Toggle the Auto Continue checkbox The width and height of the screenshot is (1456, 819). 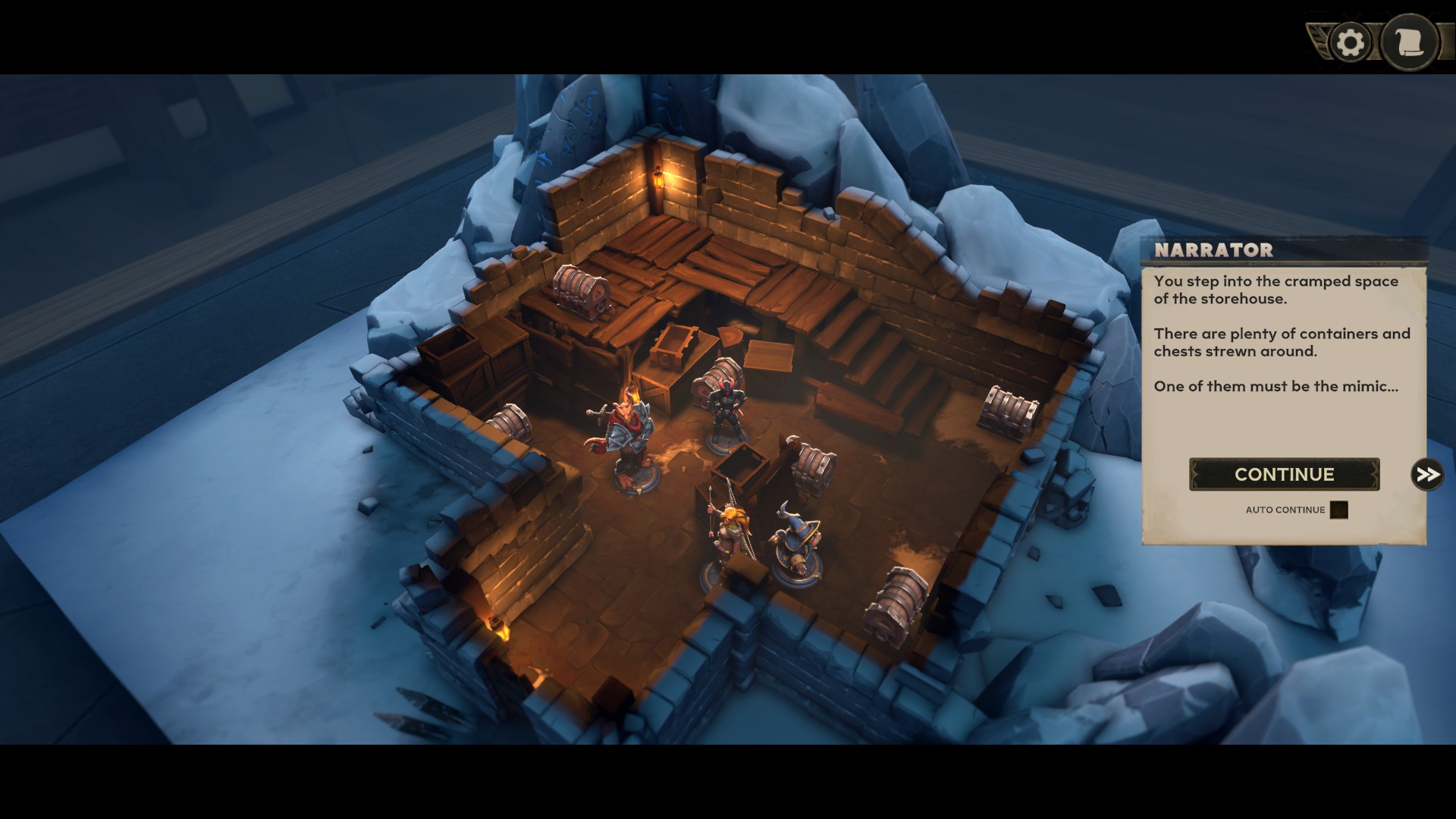(x=1339, y=510)
